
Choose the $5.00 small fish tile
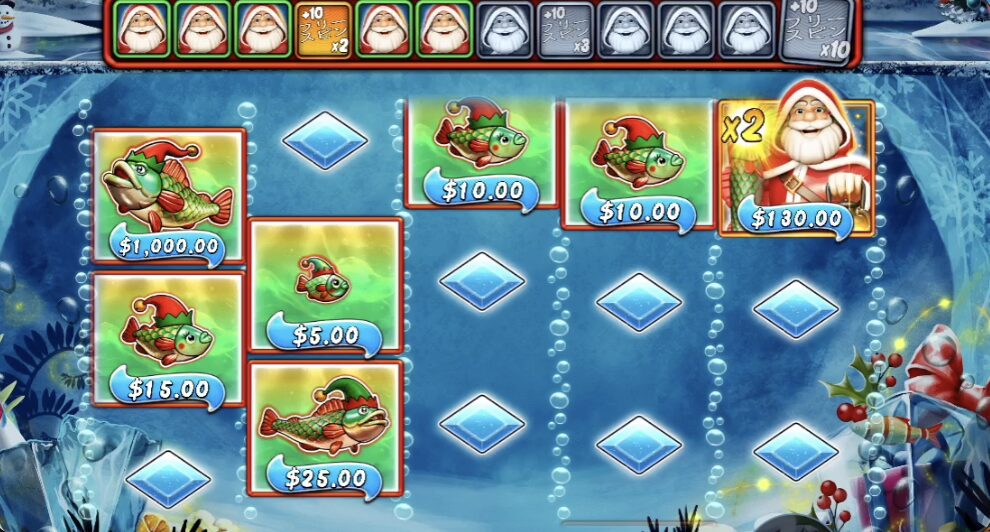tap(325, 287)
